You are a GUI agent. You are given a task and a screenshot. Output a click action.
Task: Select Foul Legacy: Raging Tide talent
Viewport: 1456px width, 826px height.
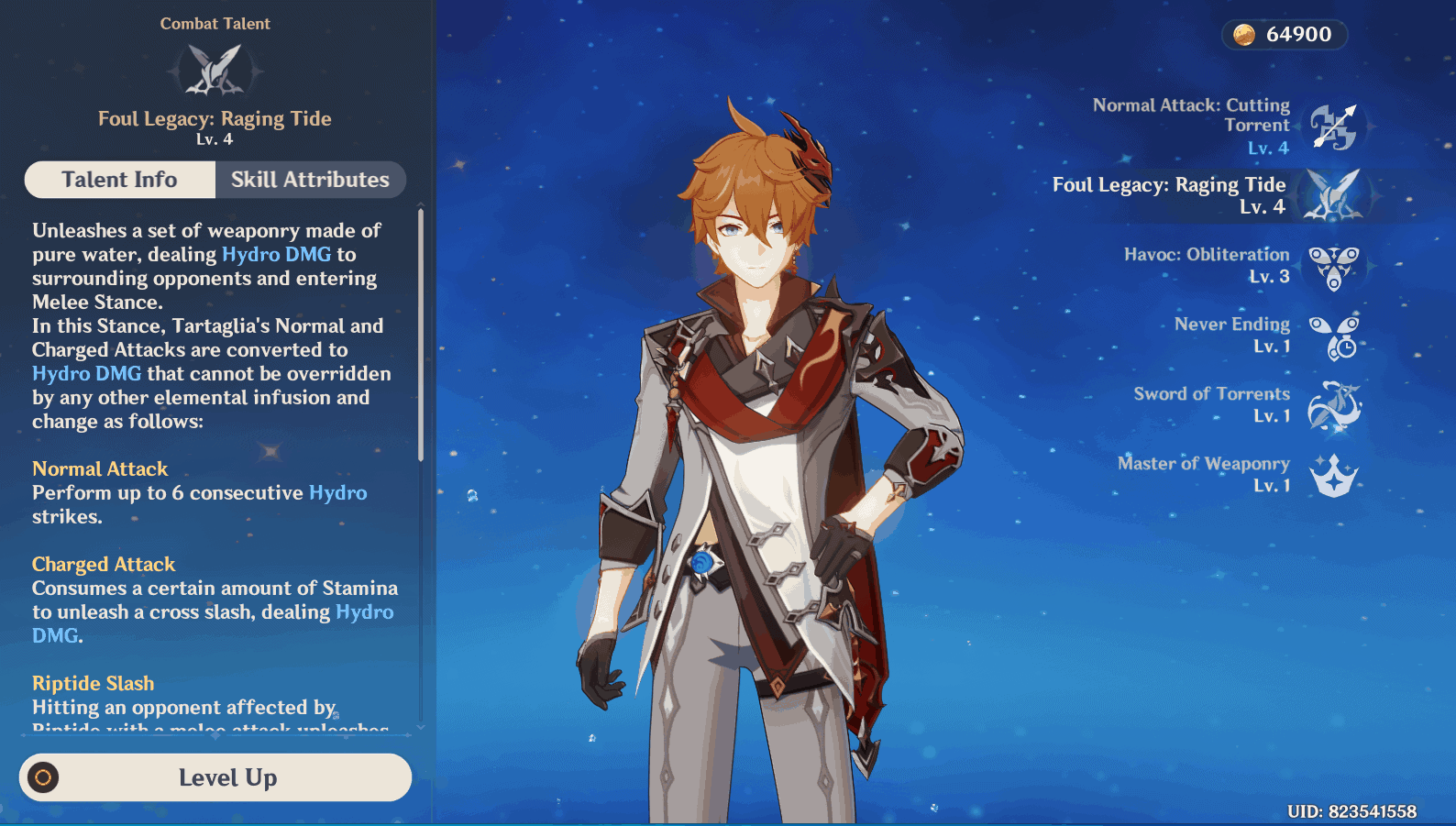(1332, 195)
